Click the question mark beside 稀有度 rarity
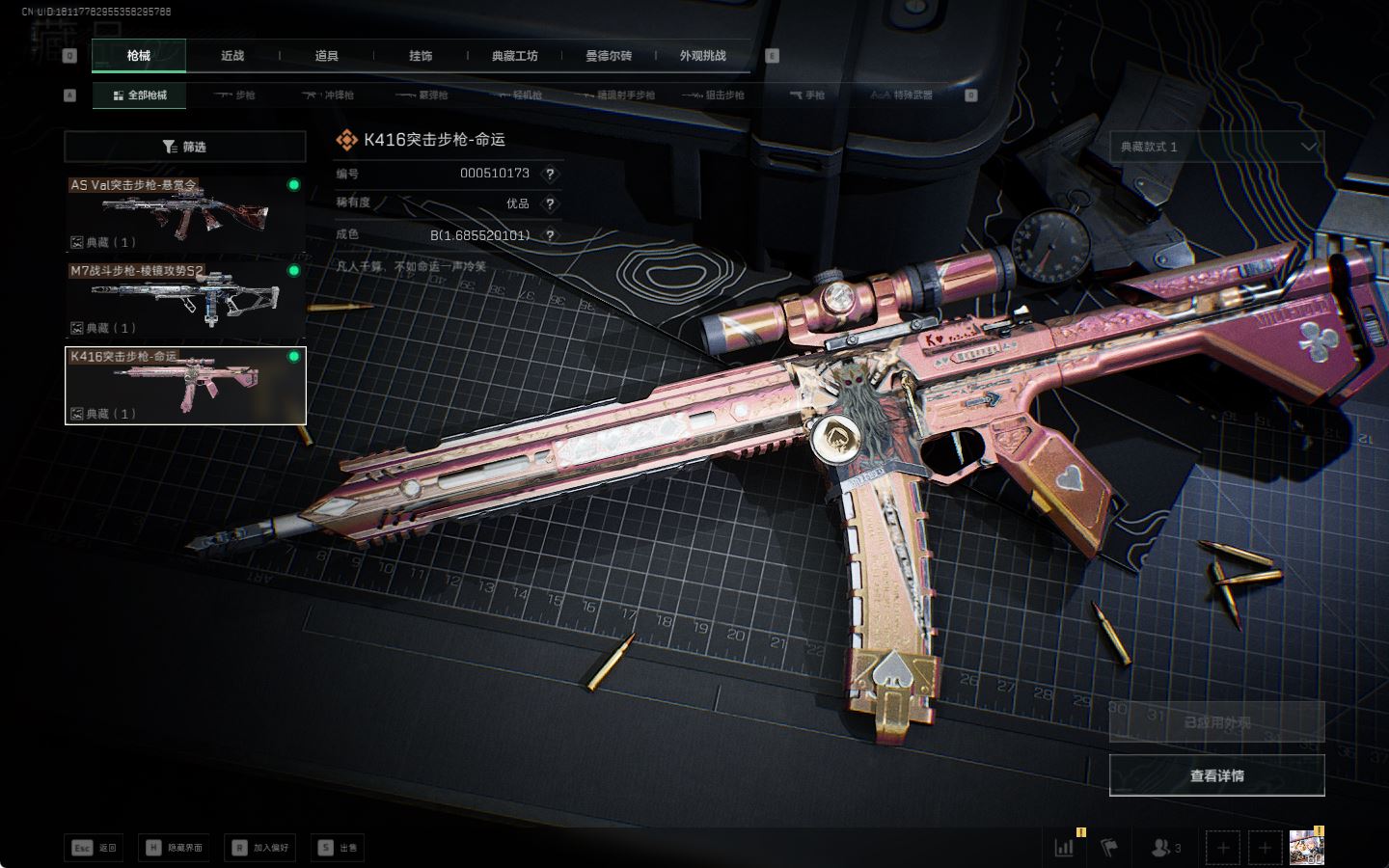The width and height of the screenshot is (1389, 868). pos(550,204)
